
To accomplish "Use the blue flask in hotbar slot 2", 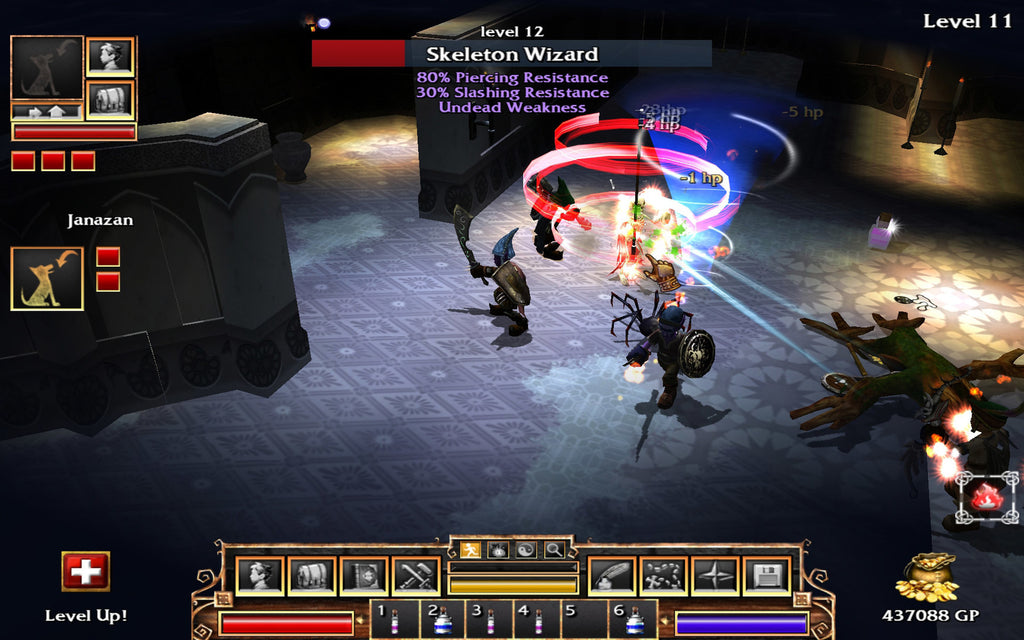I will coord(441,621).
